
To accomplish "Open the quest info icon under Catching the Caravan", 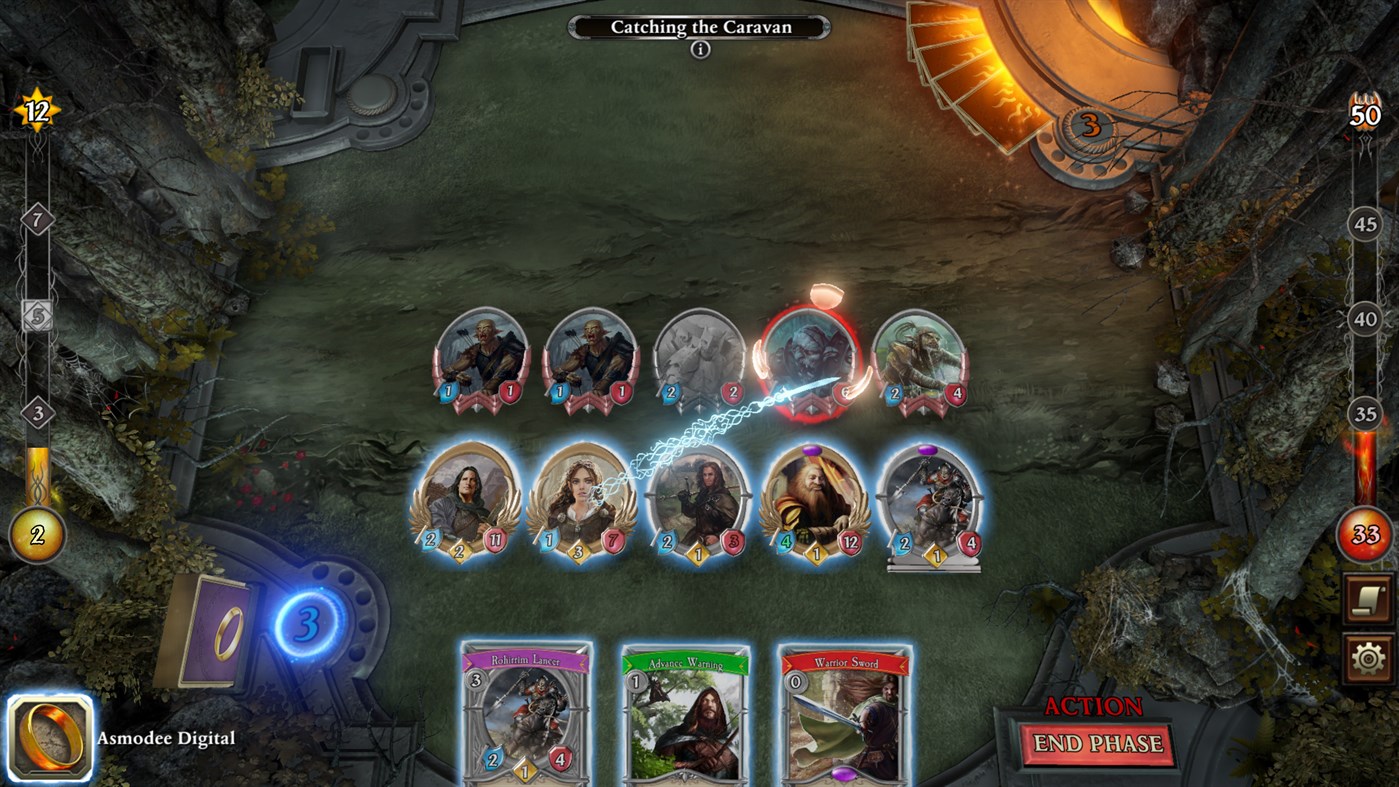I will [700, 47].
